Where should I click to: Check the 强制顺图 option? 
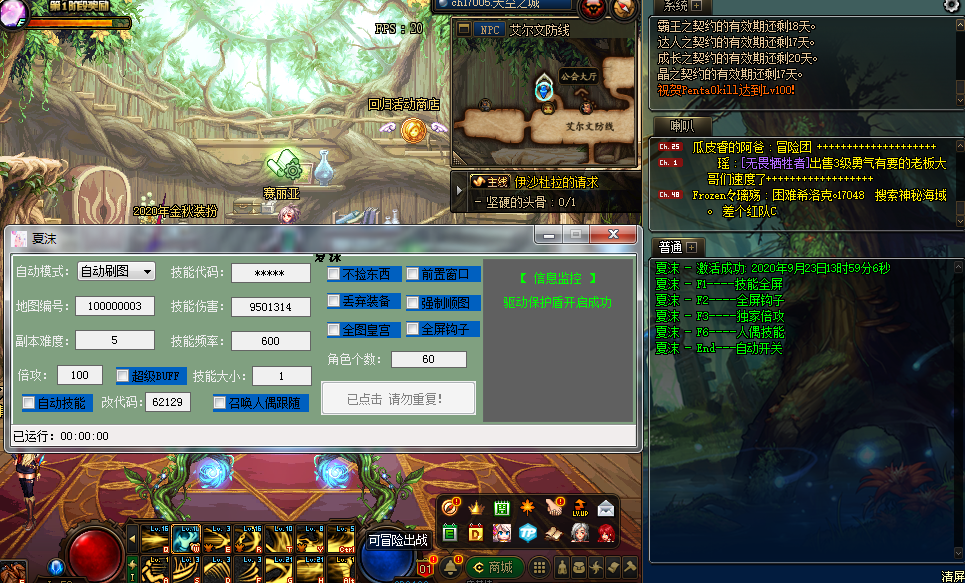pos(413,303)
